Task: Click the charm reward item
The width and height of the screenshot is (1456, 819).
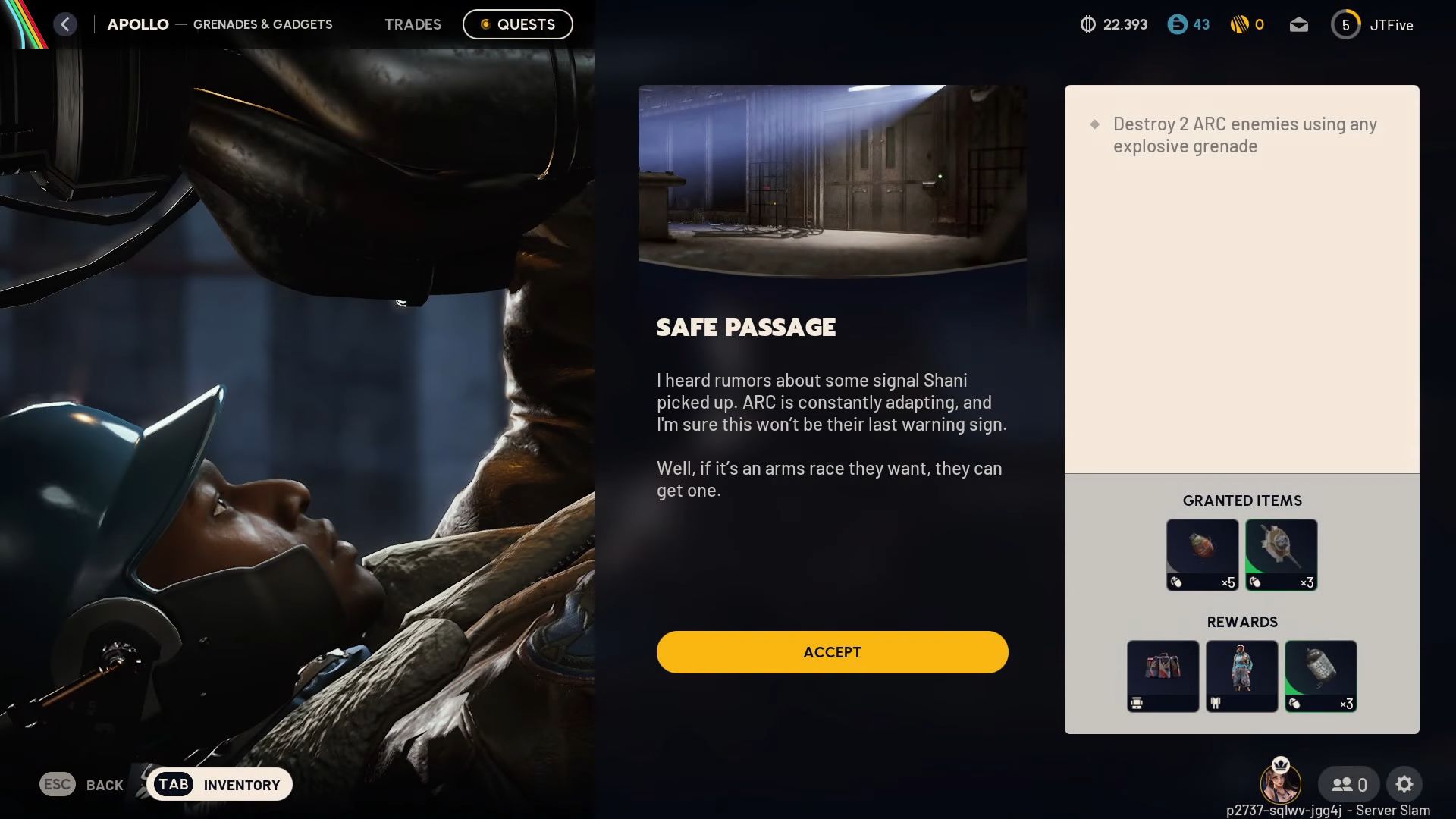Action: click(1163, 676)
